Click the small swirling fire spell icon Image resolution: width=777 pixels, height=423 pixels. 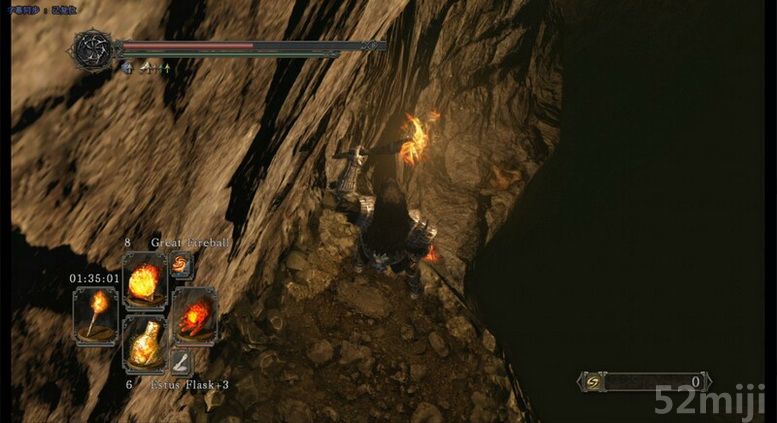tap(181, 265)
